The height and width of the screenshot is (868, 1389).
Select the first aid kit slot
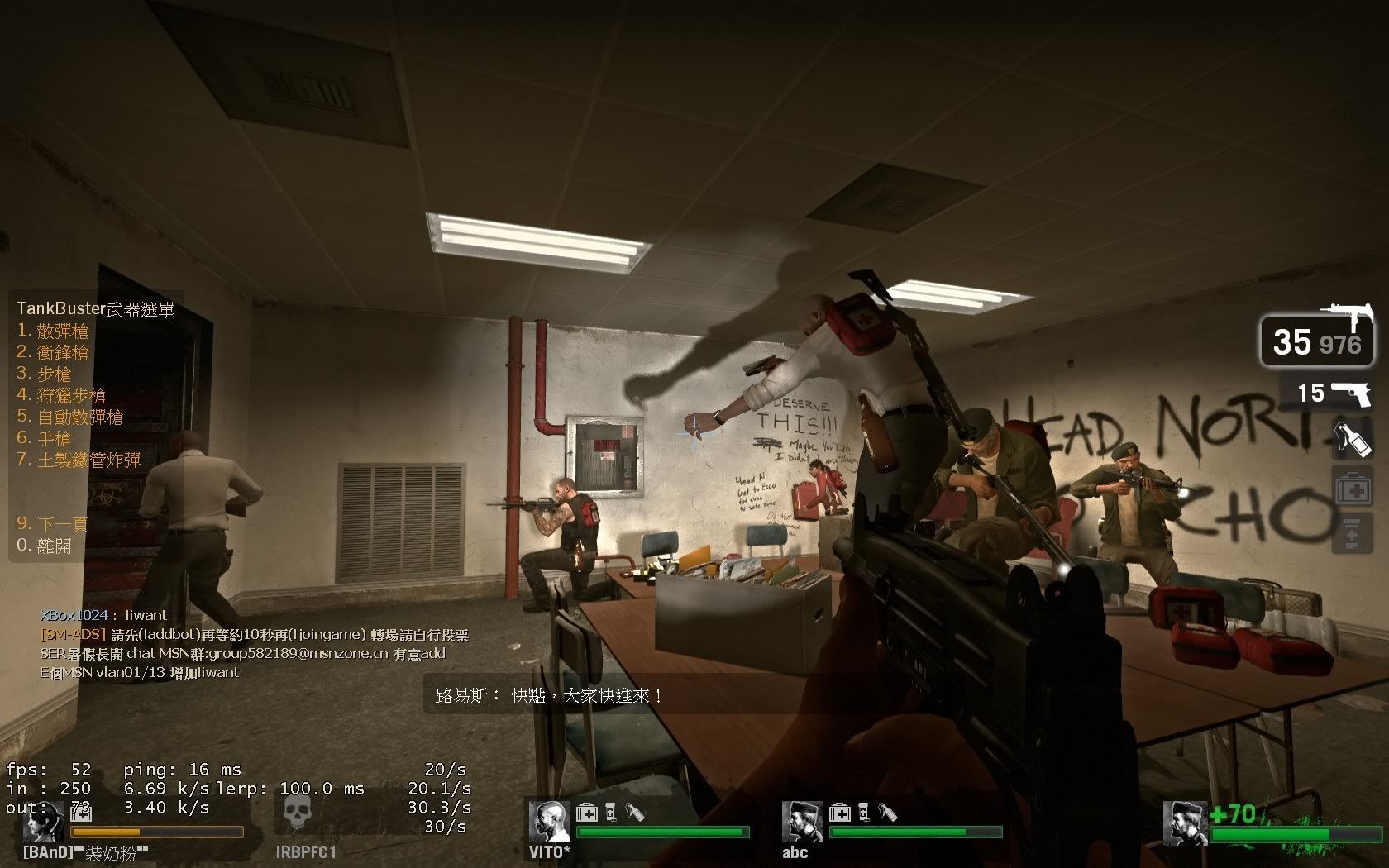tap(1353, 488)
